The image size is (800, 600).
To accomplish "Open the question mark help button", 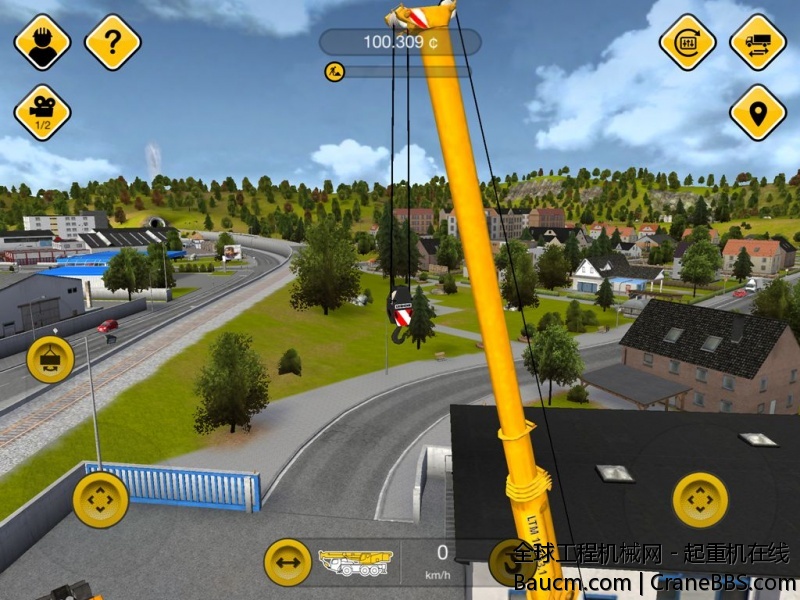I will coord(112,42).
